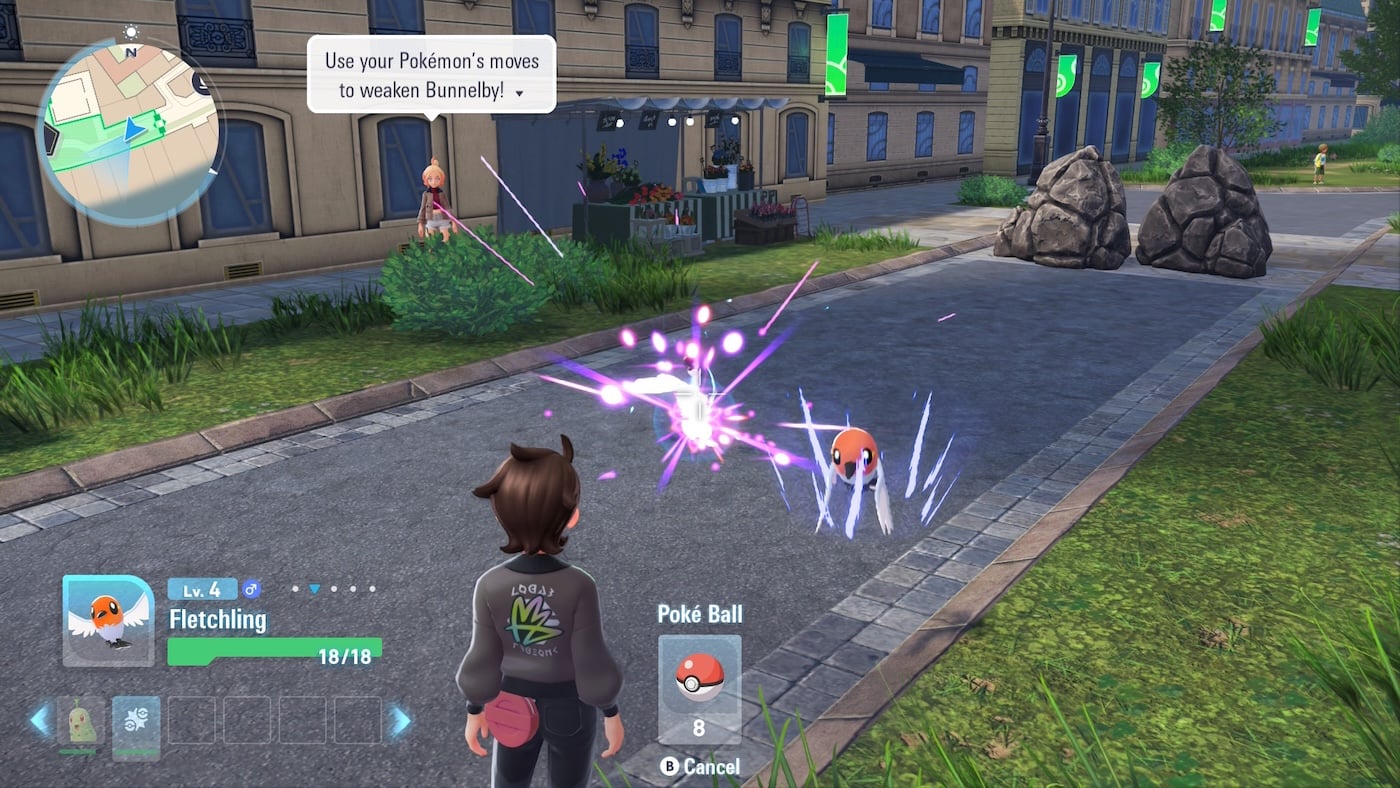Select the Poké Ball item slot
The image size is (1400, 788).
click(699, 688)
